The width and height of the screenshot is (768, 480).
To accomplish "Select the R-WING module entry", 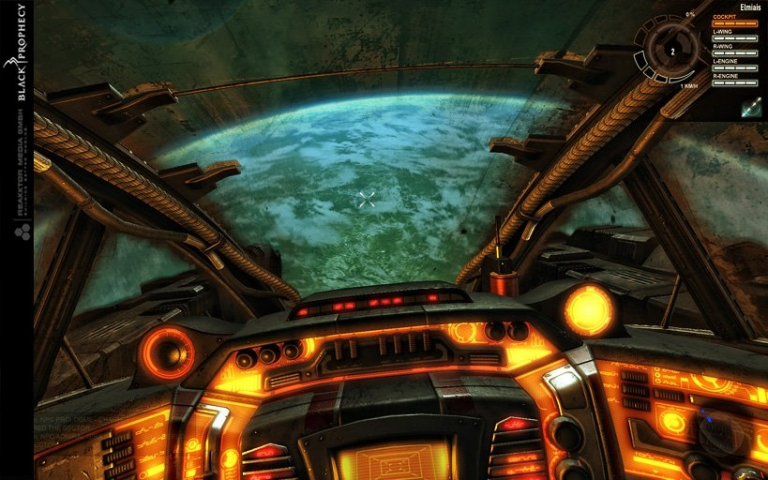I will [x=734, y=49].
